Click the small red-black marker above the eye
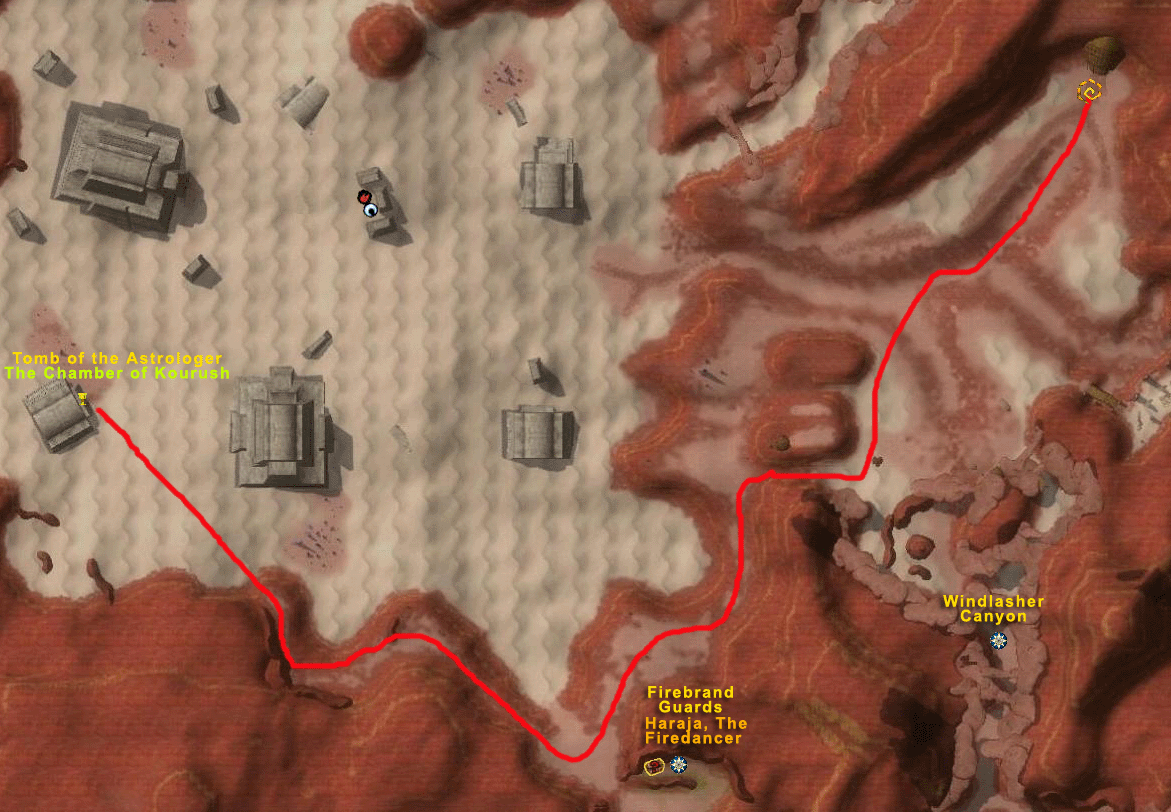 (365, 197)
